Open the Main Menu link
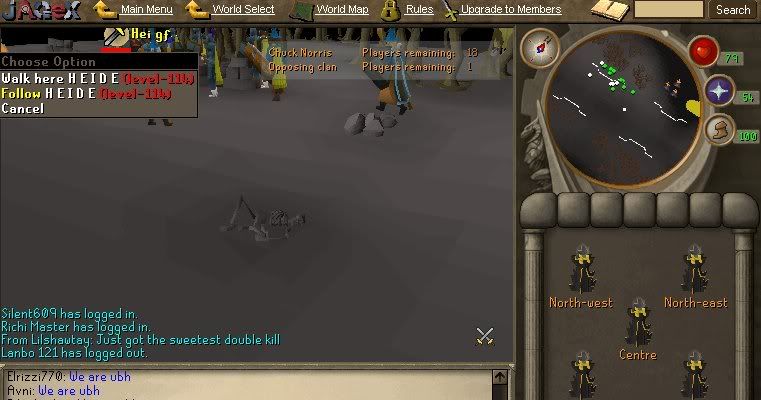The image size is (761, 400). tap(146, 10)
